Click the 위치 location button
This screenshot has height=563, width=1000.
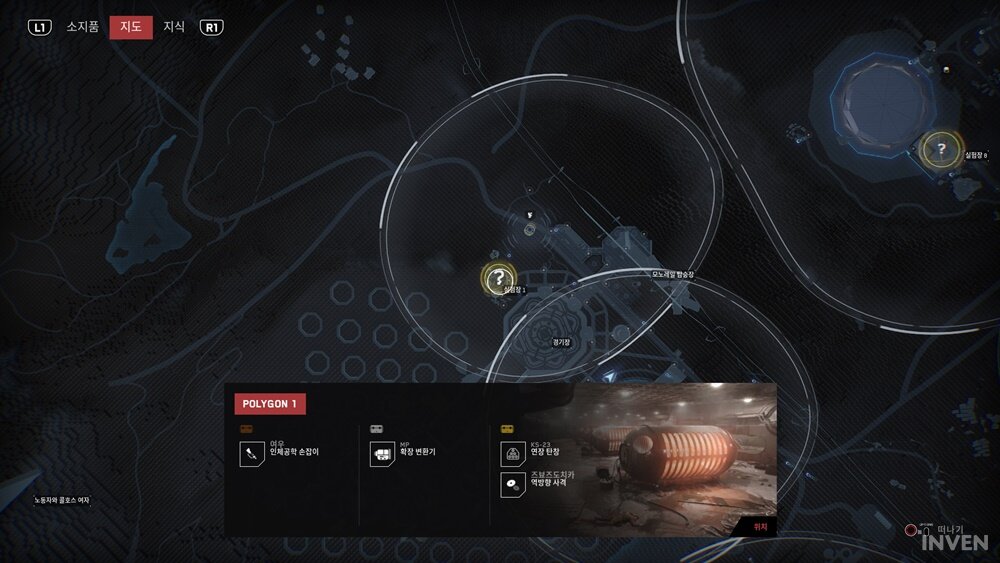click(759, 524)
